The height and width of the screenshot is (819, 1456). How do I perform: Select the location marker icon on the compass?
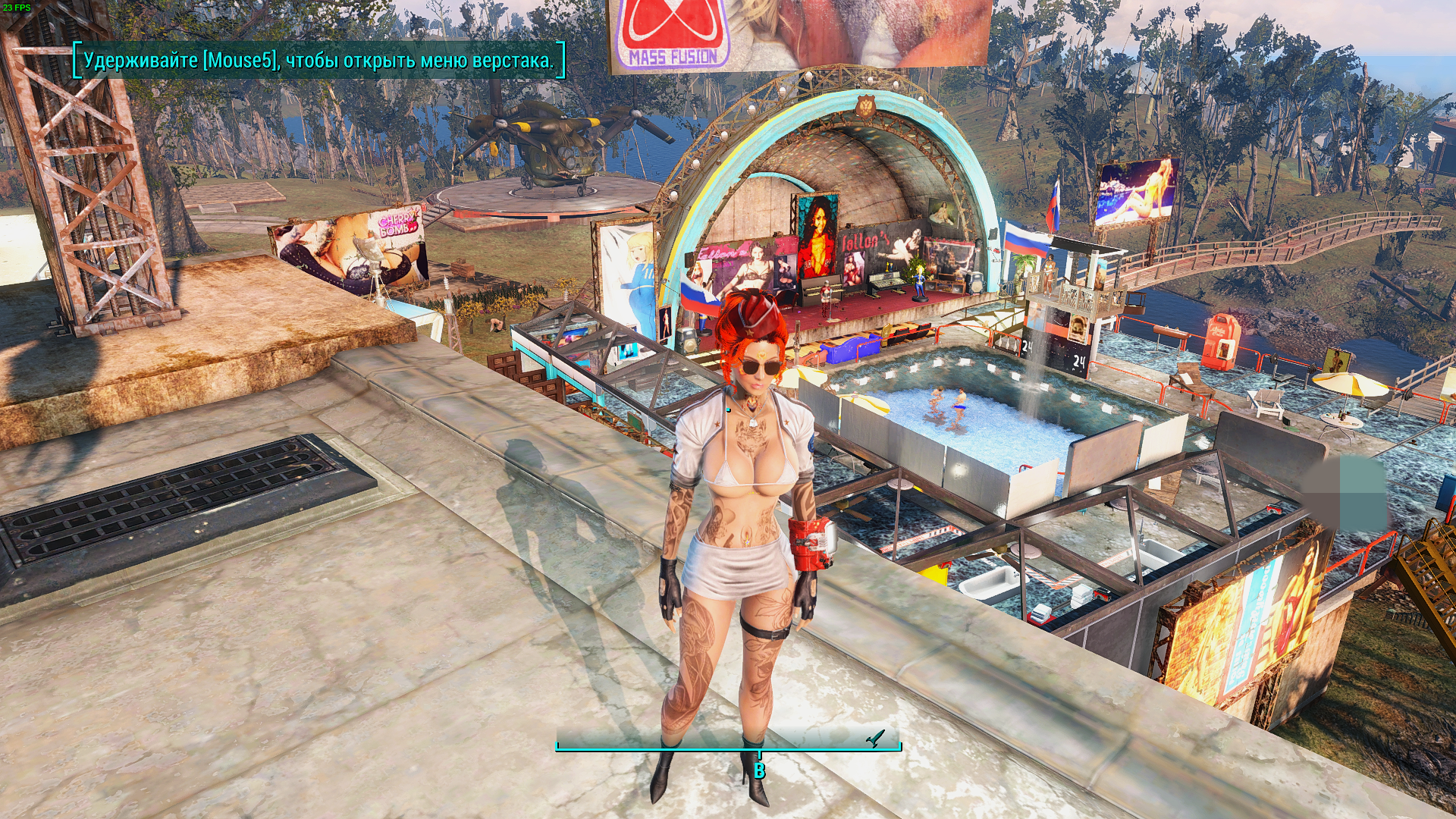[x=876, y=737]
